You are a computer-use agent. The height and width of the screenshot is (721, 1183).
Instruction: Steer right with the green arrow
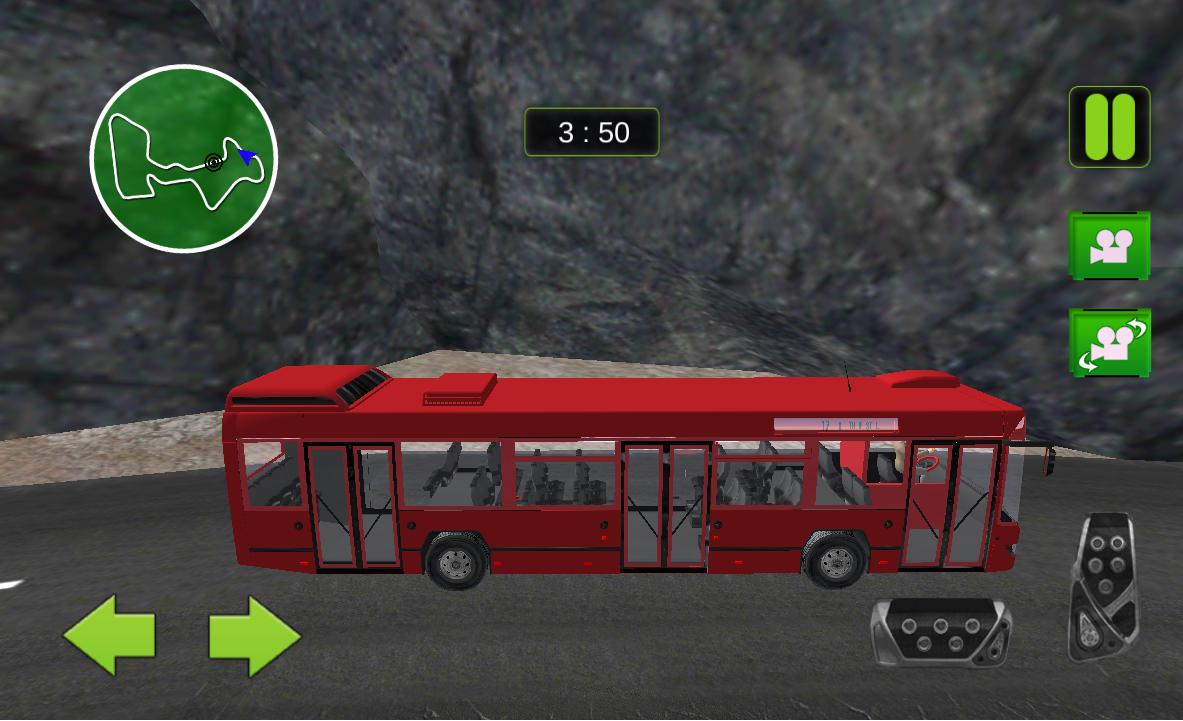click(x=254, y=634)
